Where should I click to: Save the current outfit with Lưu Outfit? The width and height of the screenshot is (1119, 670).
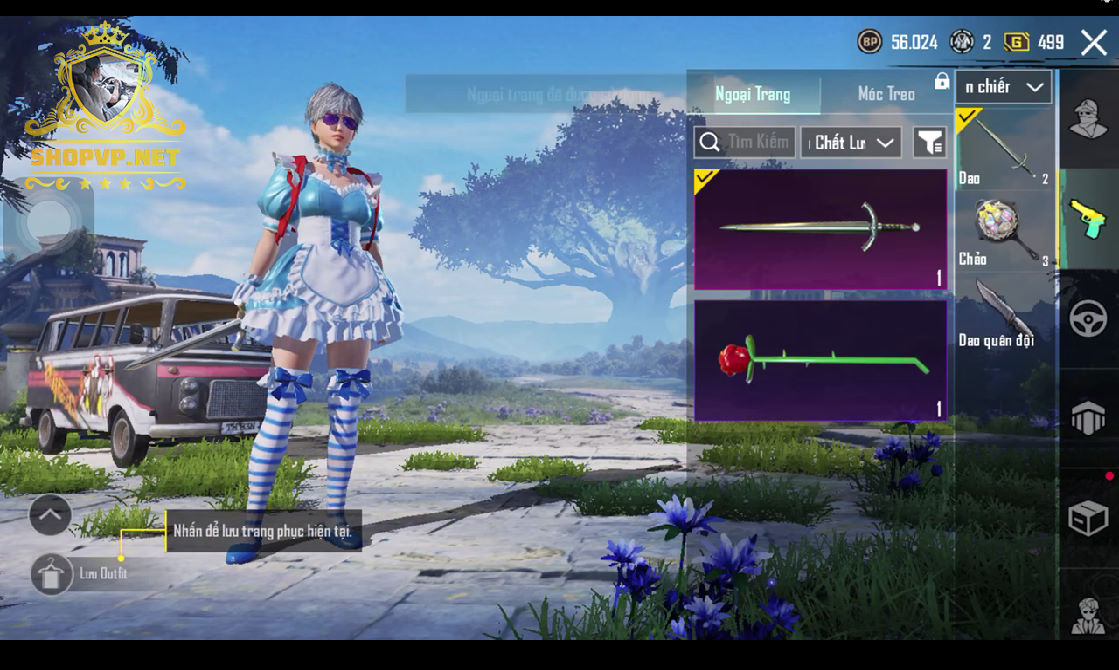[x=52, y=574]
